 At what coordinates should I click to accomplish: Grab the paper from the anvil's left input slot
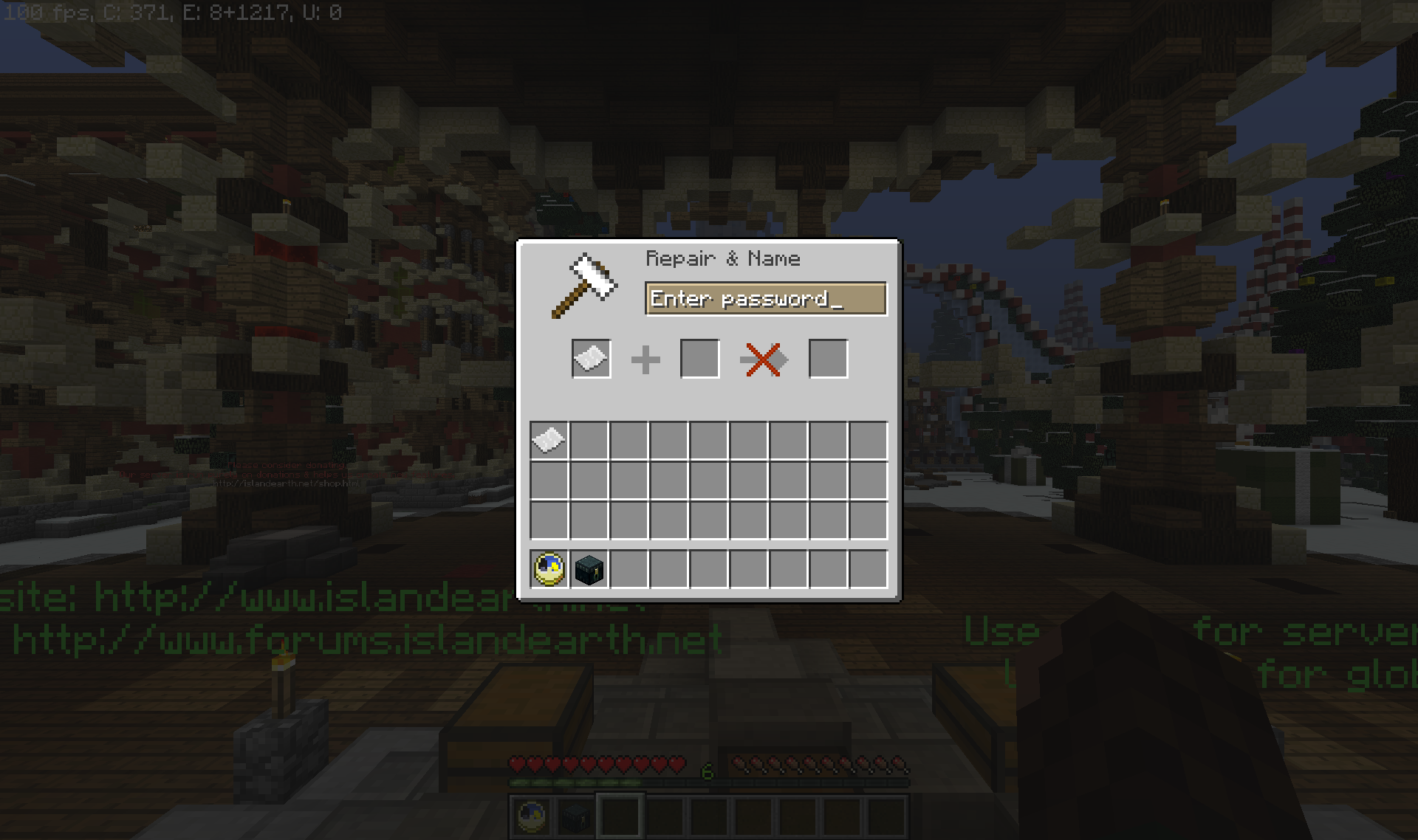[x=590, y=359]
